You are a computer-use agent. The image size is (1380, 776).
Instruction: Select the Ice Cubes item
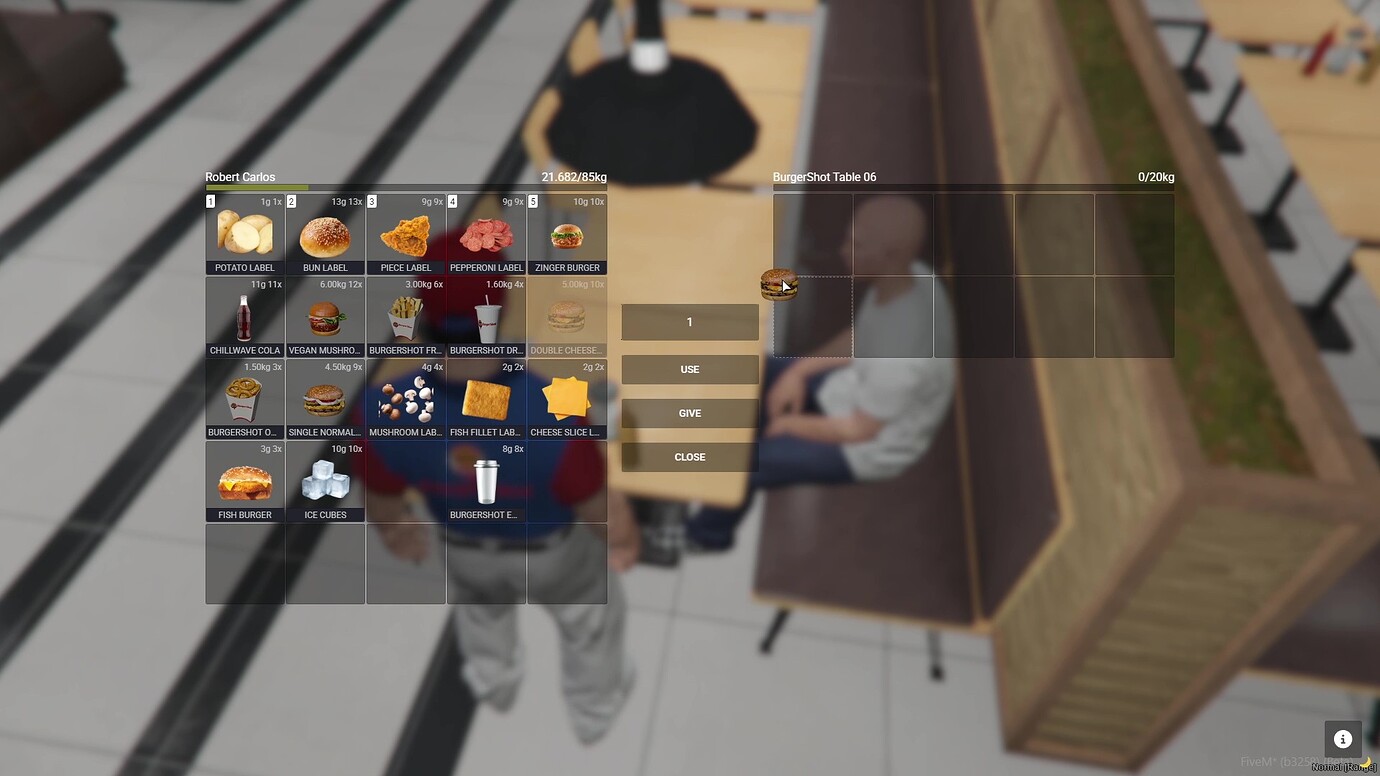(324, 480)
